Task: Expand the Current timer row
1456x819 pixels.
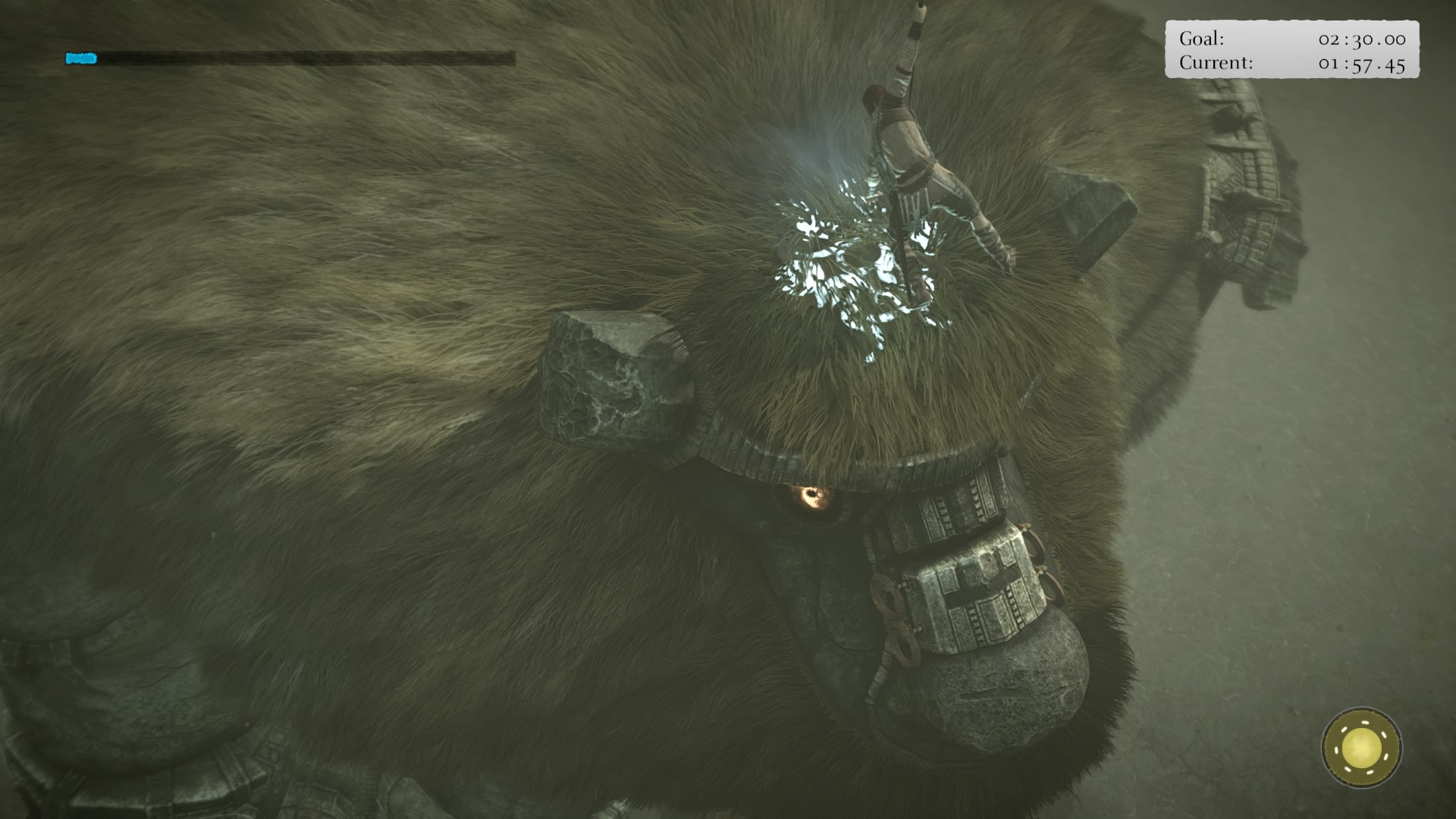Action: pos(1289,64)
